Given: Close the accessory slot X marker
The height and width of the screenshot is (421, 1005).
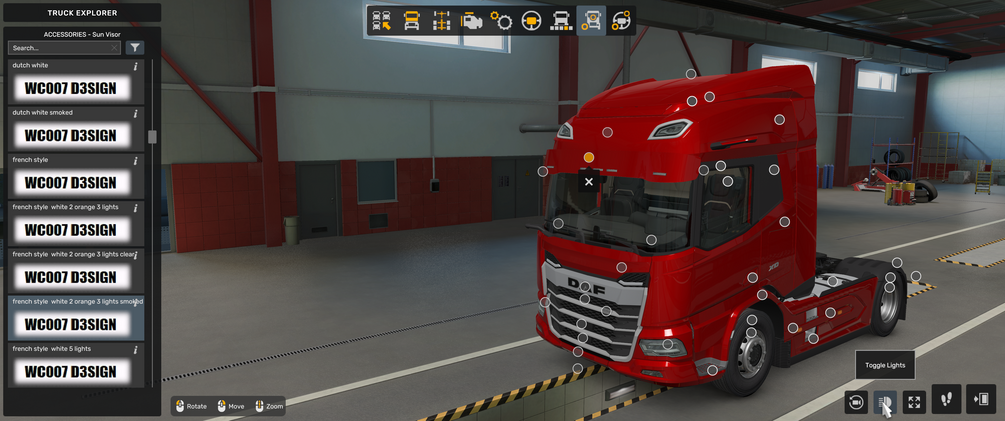Looking at the screenshot, I should point(589,182).
